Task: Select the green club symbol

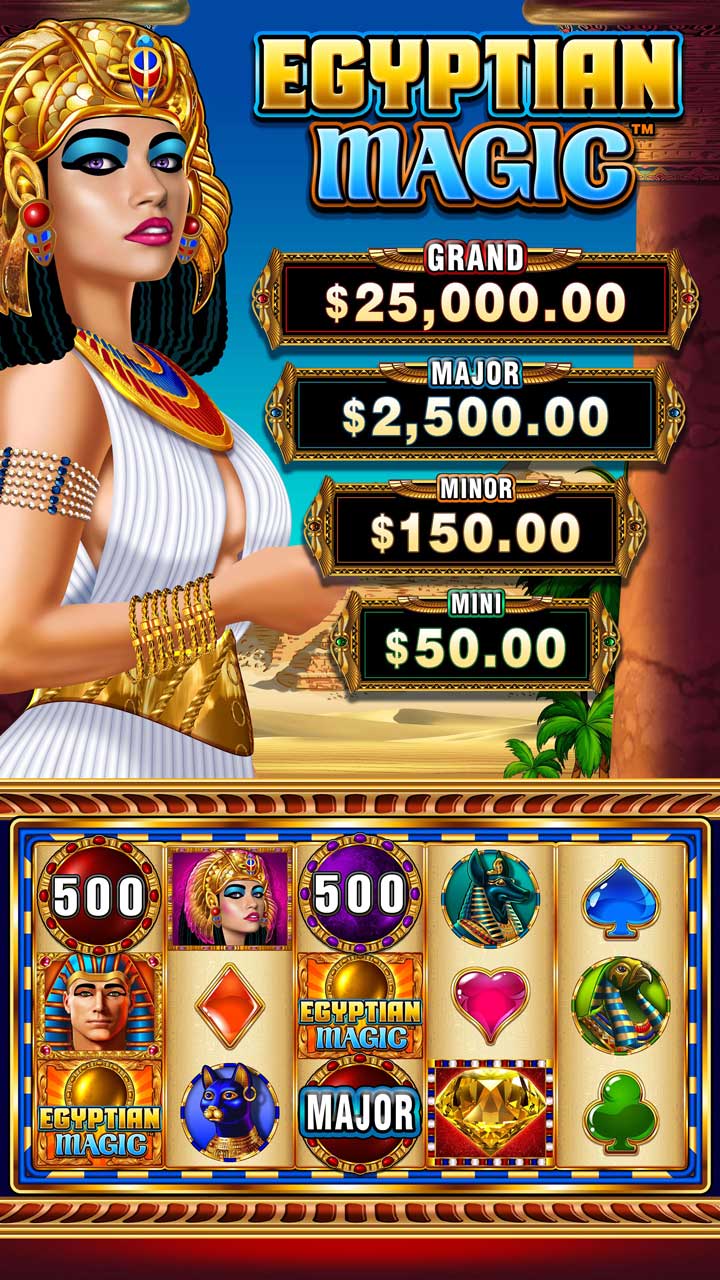Action: [x=620, y=1112]
